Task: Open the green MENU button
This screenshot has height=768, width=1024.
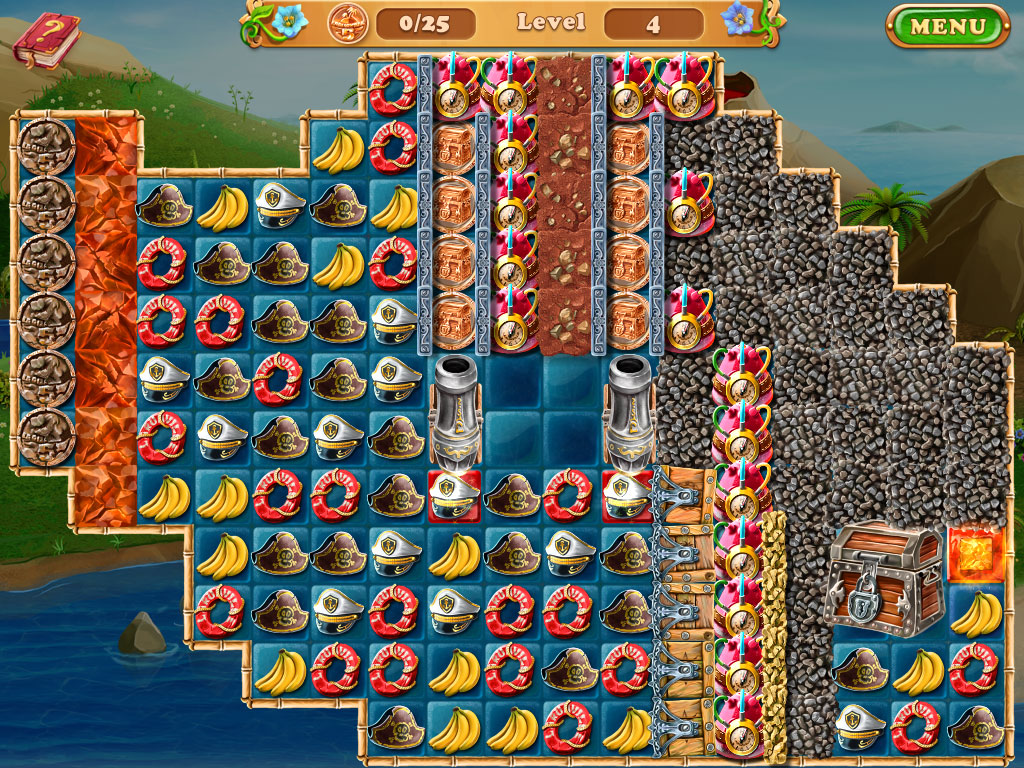Action: (947, 26)
